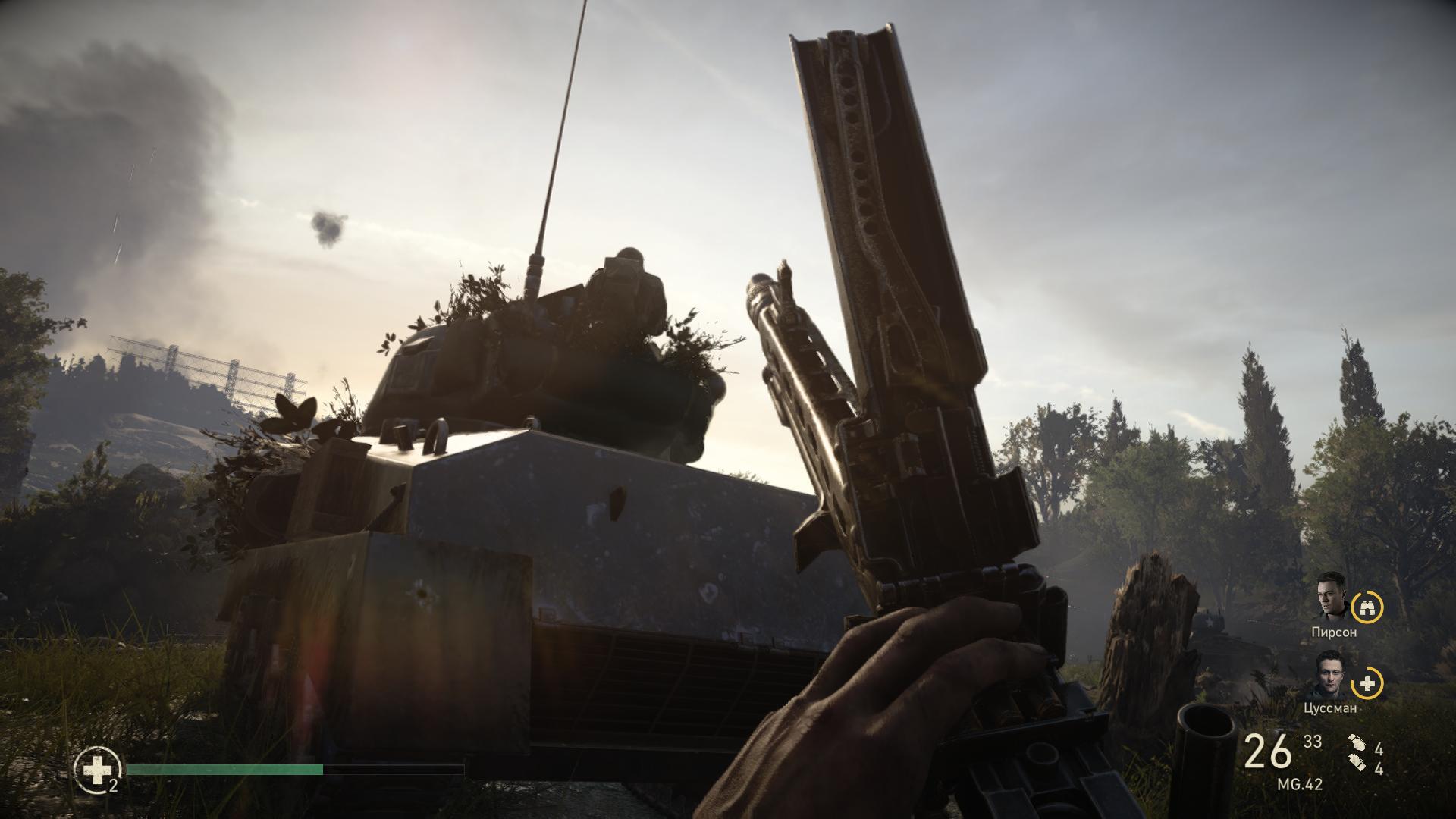Activate Pierson's binoculars spotting ability
1456x819 pixels.
click(x=1367, y=606)
